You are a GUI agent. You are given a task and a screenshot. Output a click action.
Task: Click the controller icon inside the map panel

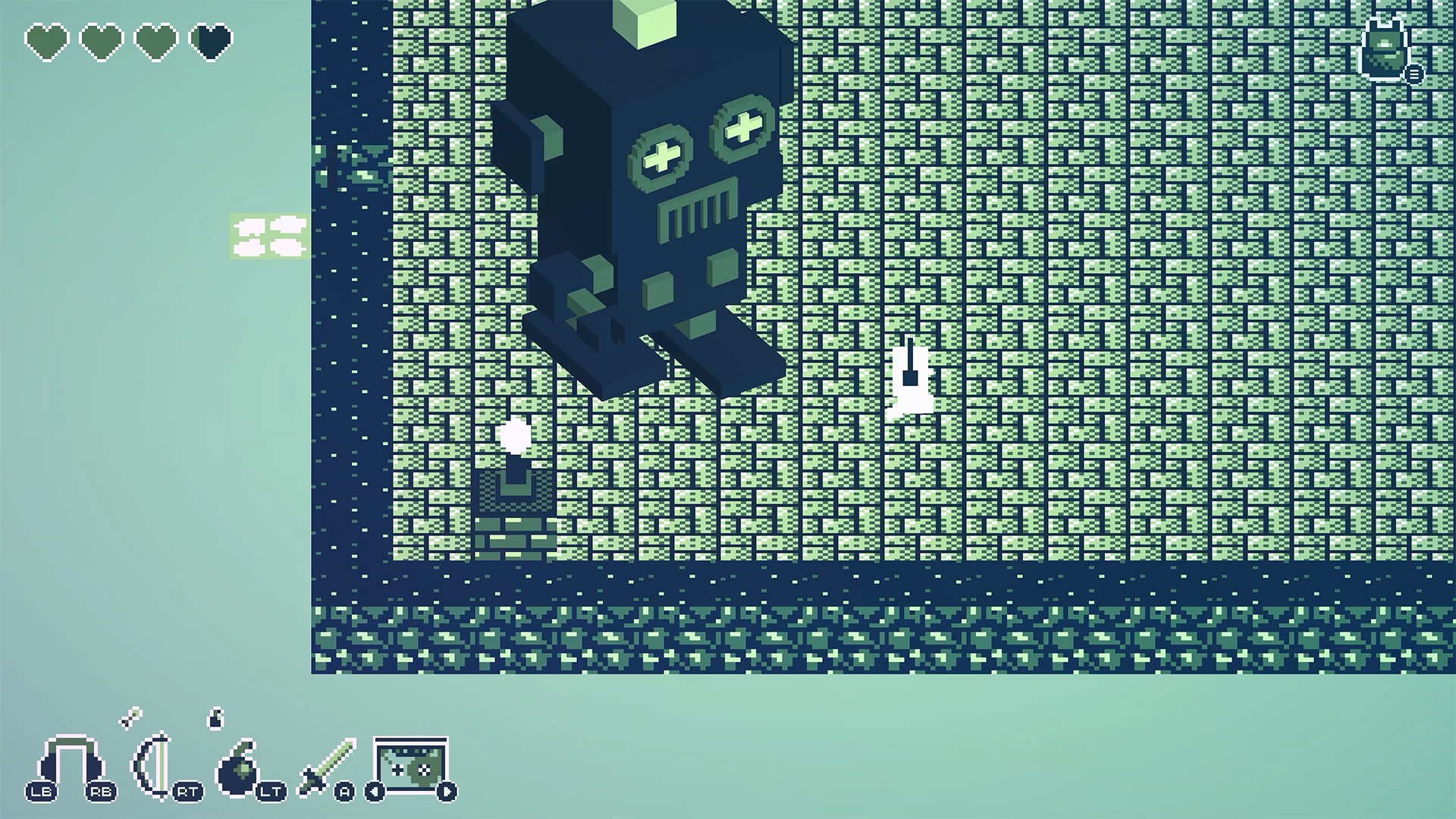point(398,770)
